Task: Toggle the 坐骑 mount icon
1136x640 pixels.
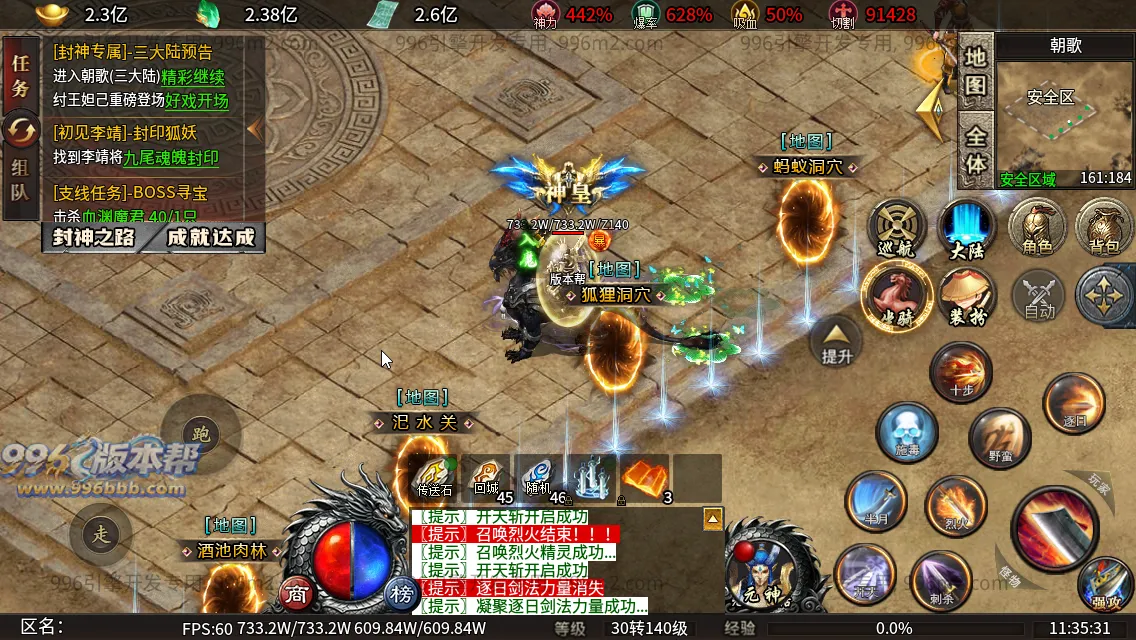Action: click(897, 295)
